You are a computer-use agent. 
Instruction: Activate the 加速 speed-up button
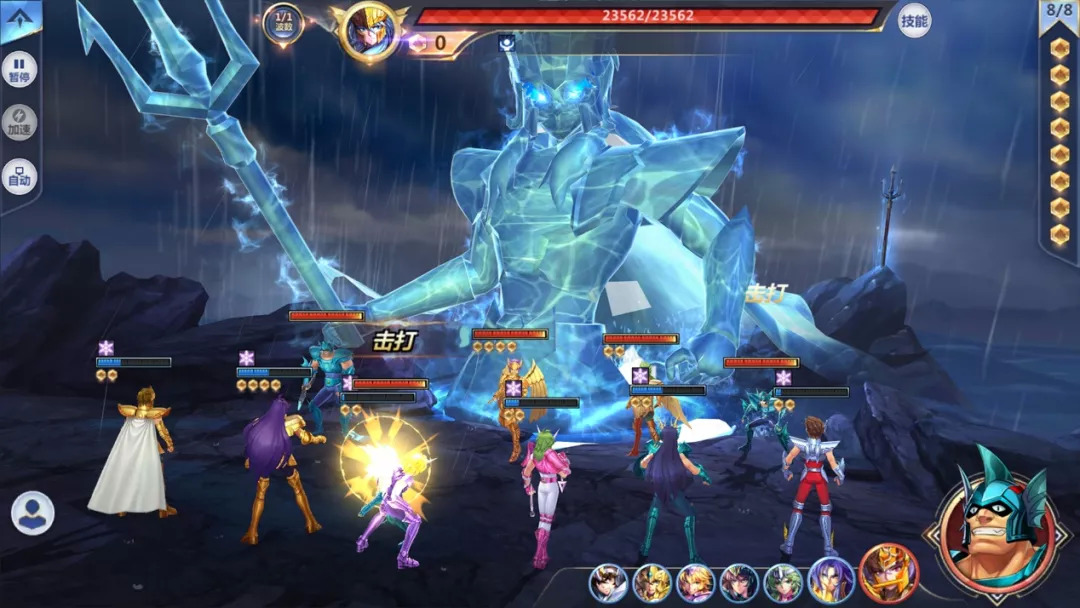point(19,123)
